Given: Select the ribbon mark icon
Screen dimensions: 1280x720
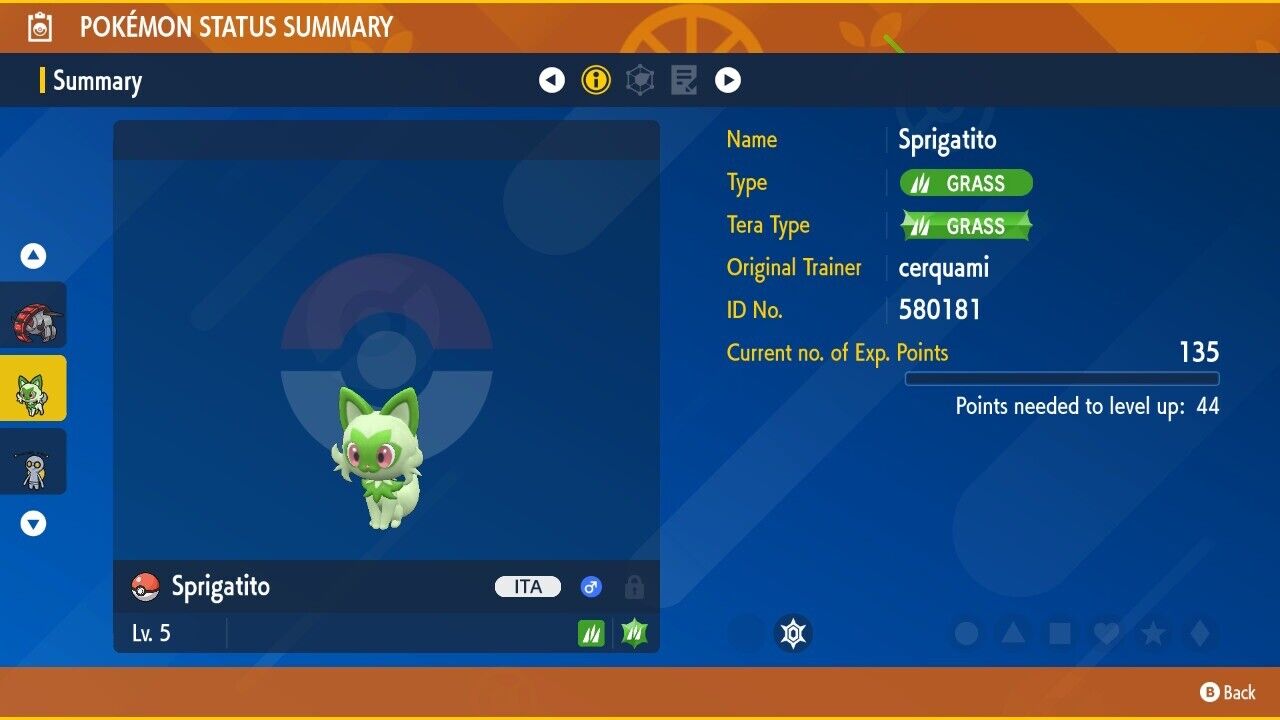Looking at the screenshot, I should pos(793,633).
